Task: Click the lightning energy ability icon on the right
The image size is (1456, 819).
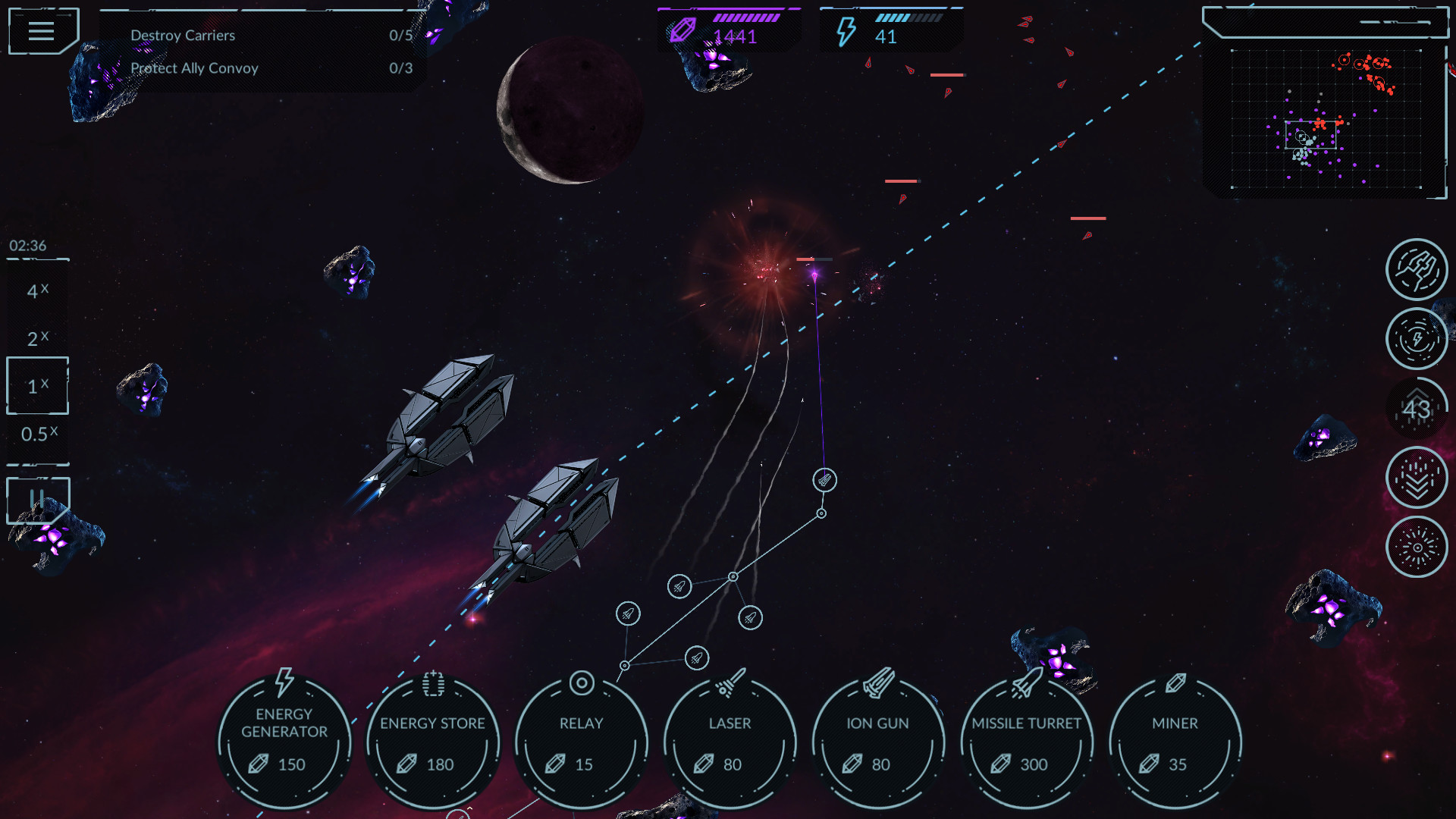Action: 1417,339
